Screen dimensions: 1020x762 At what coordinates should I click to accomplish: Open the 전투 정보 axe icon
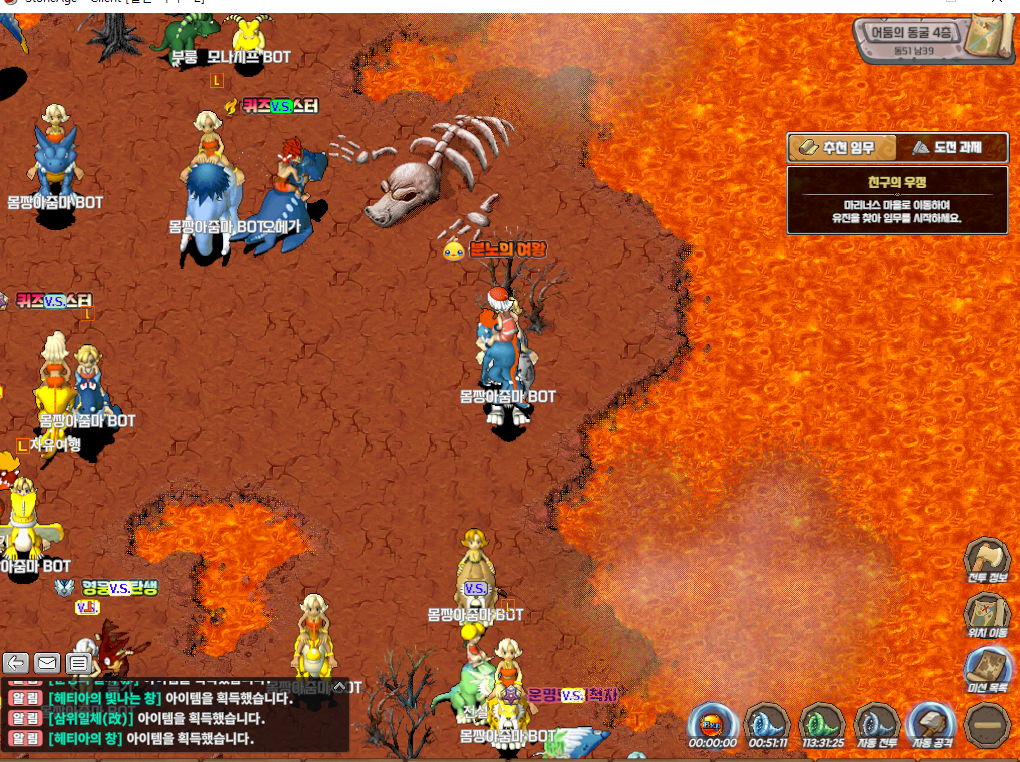[987, 560]
